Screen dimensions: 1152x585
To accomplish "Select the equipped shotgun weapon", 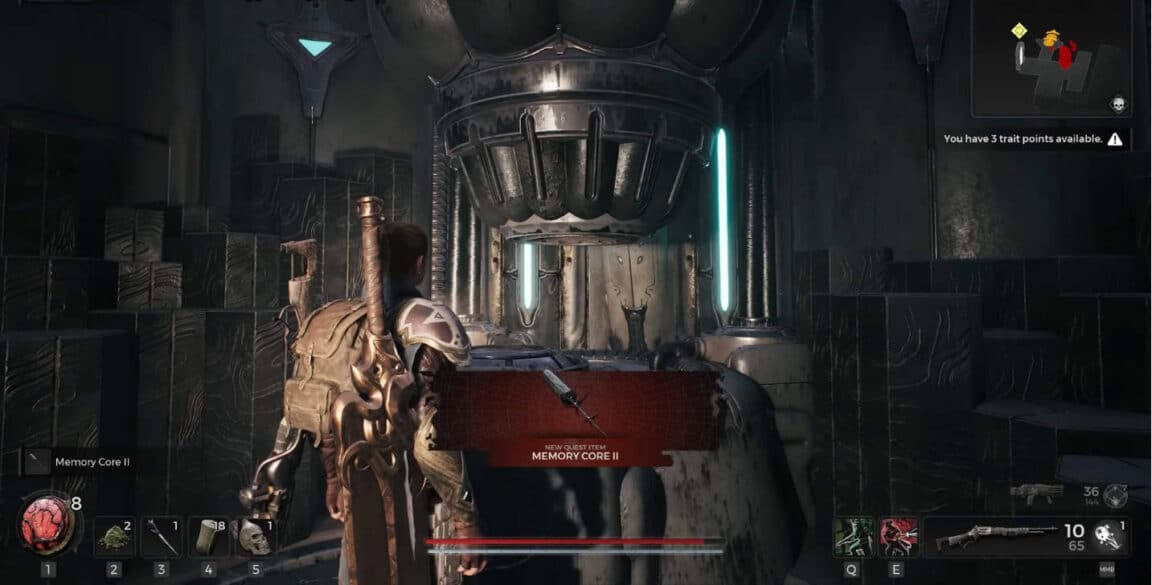I will [996, 537].
